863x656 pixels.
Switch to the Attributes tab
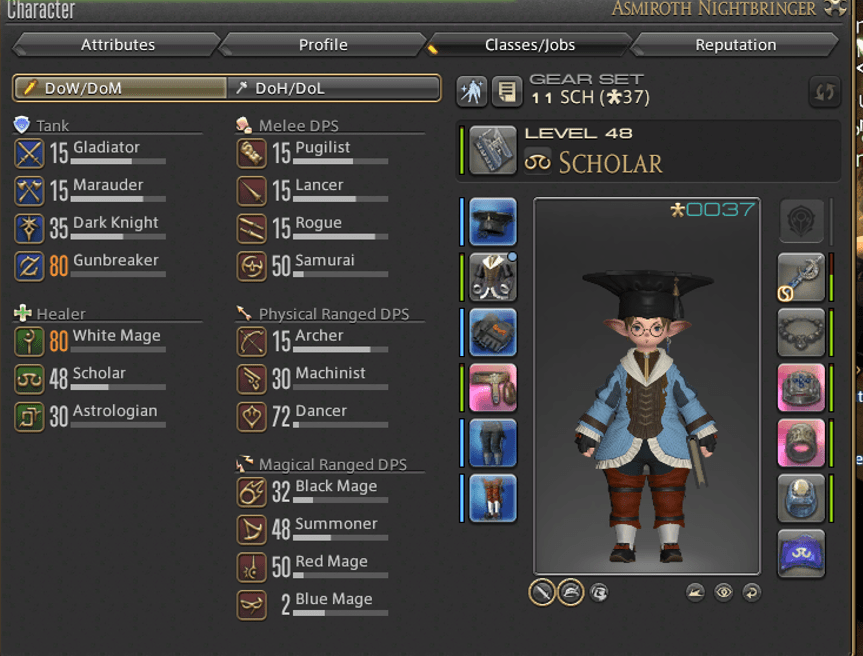[x=117, y=45]
